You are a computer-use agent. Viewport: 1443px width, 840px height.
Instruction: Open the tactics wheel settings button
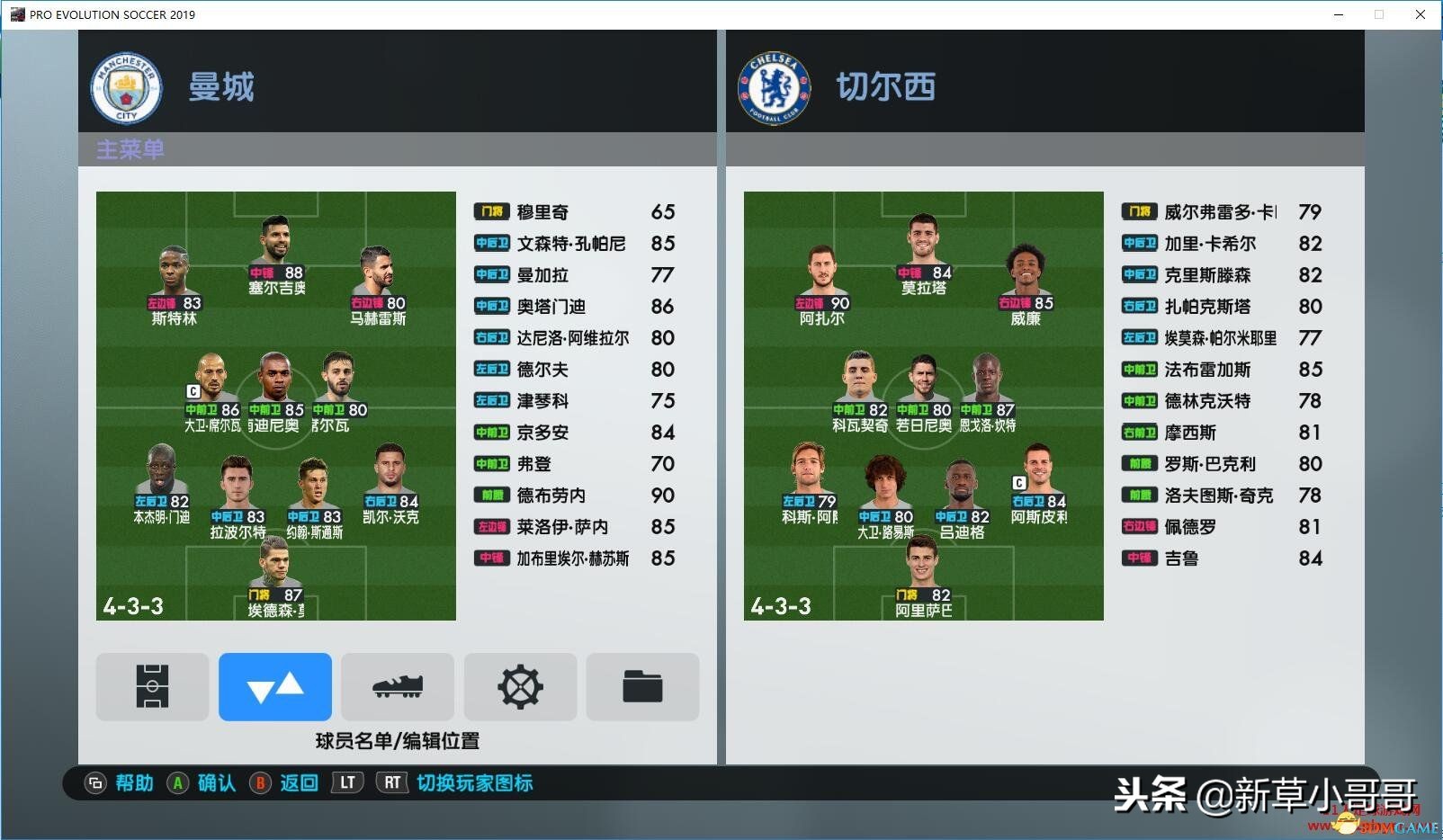click(520, 687)
